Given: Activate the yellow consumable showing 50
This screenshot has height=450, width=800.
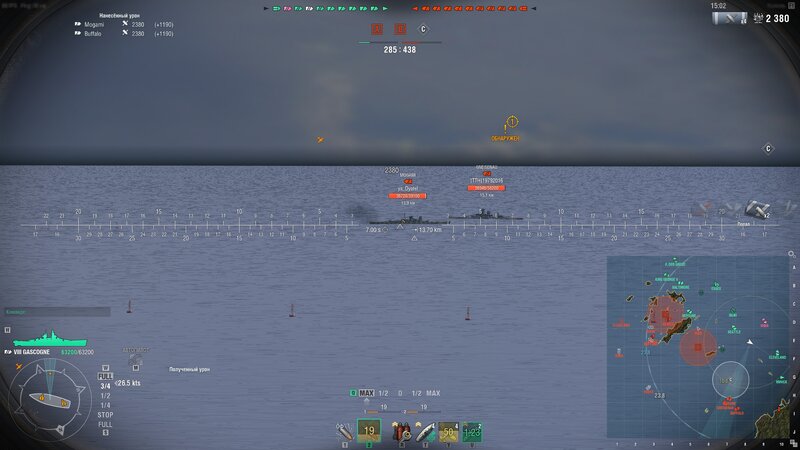Looking at the screenshot, I should pos(448,431).
